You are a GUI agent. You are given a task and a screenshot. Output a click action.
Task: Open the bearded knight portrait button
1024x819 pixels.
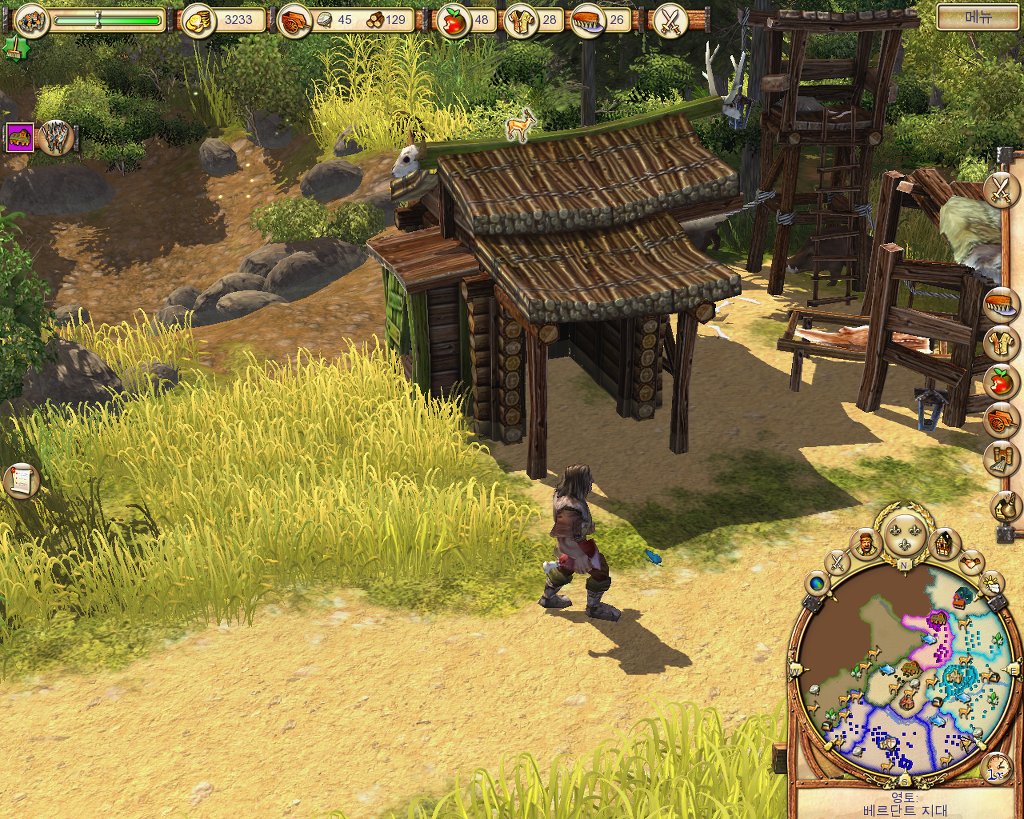(866, 543)
